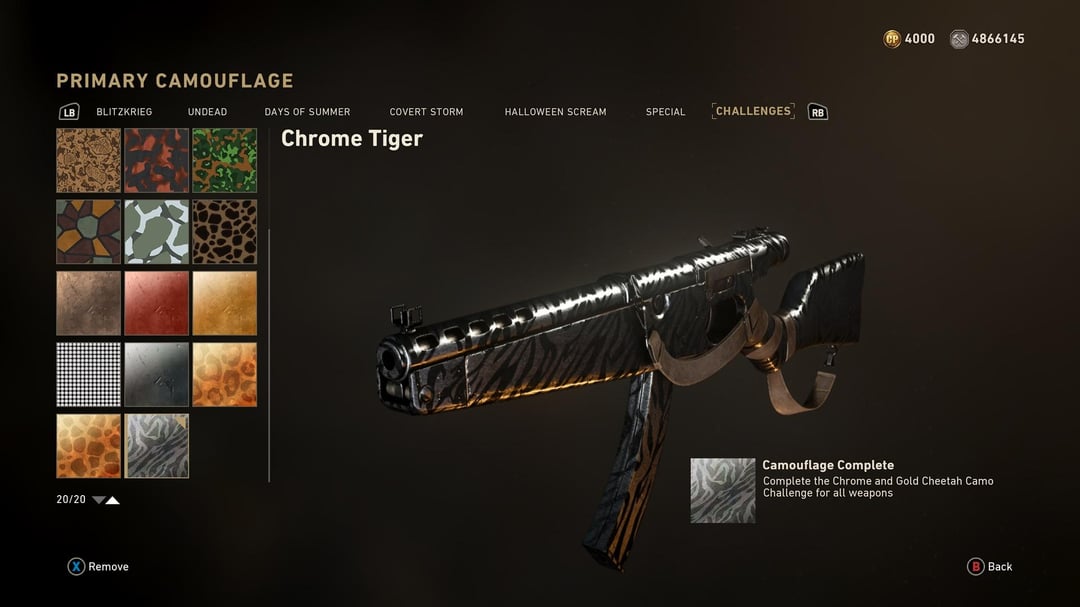
Task: Open the Special camouflage tab
Action: tap(665, 112)
